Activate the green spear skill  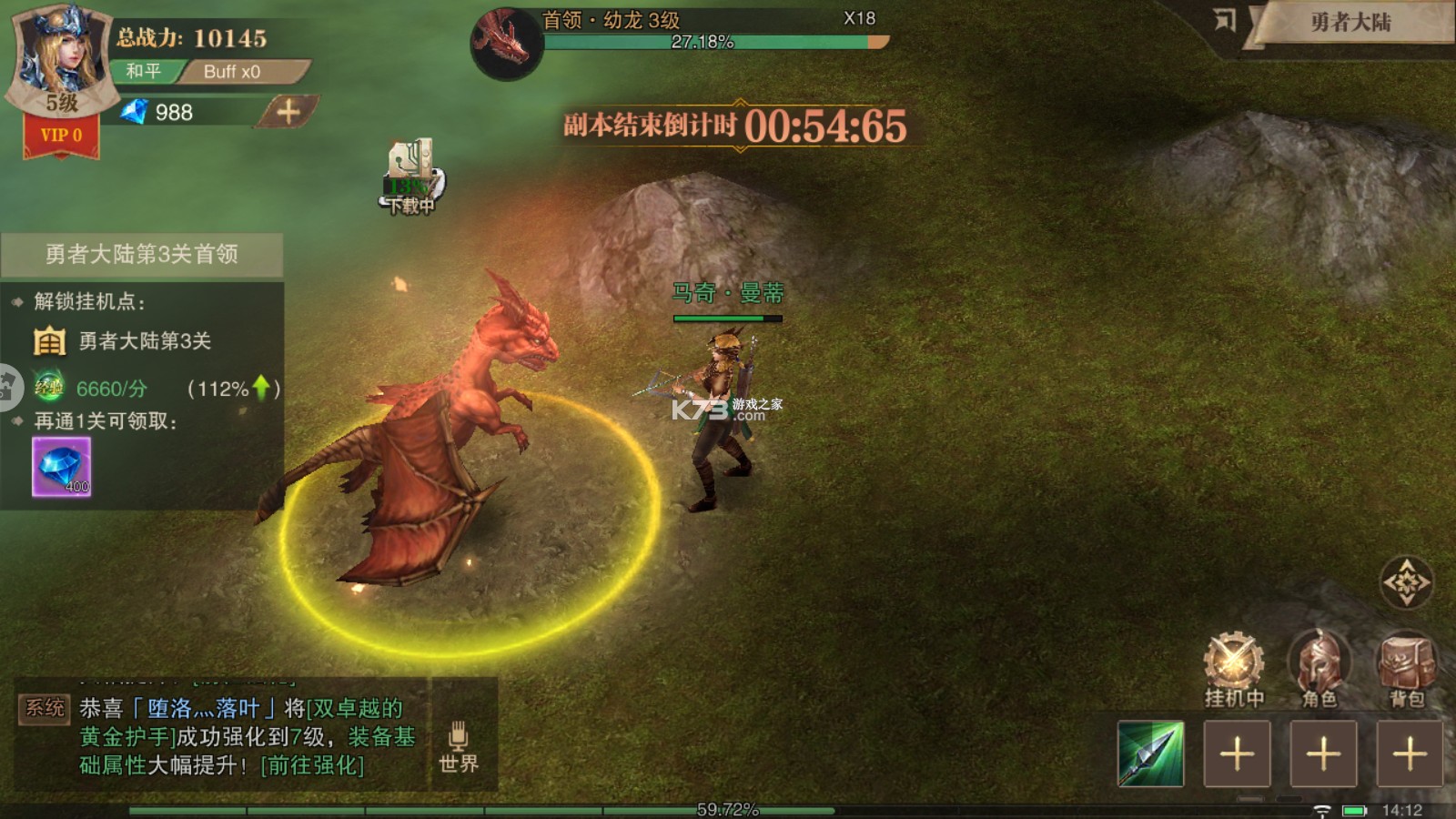click(1150, 753)
